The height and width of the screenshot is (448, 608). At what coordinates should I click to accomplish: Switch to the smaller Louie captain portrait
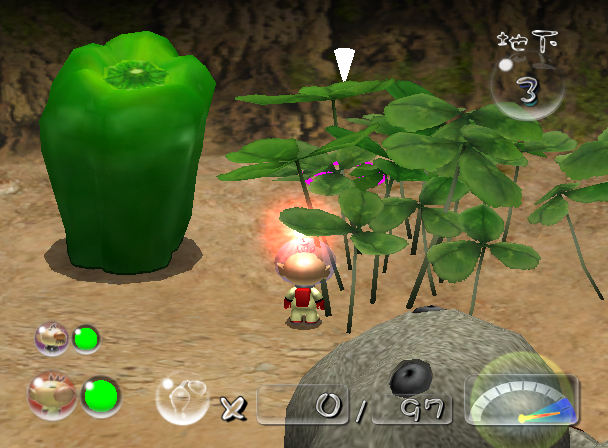(51, 338)
